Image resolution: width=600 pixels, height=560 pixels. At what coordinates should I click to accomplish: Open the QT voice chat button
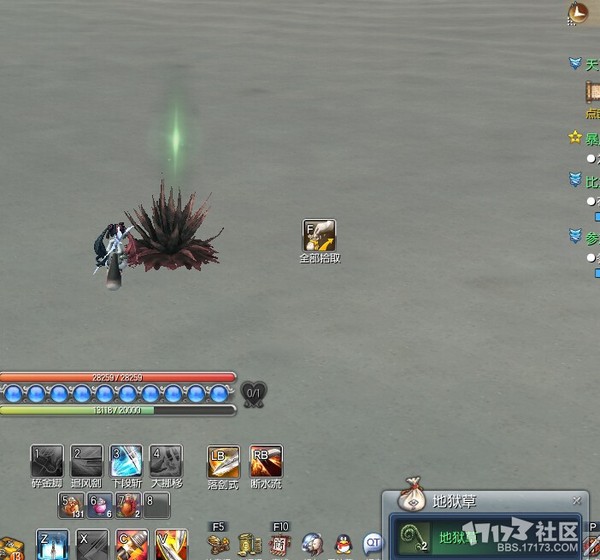373,543
